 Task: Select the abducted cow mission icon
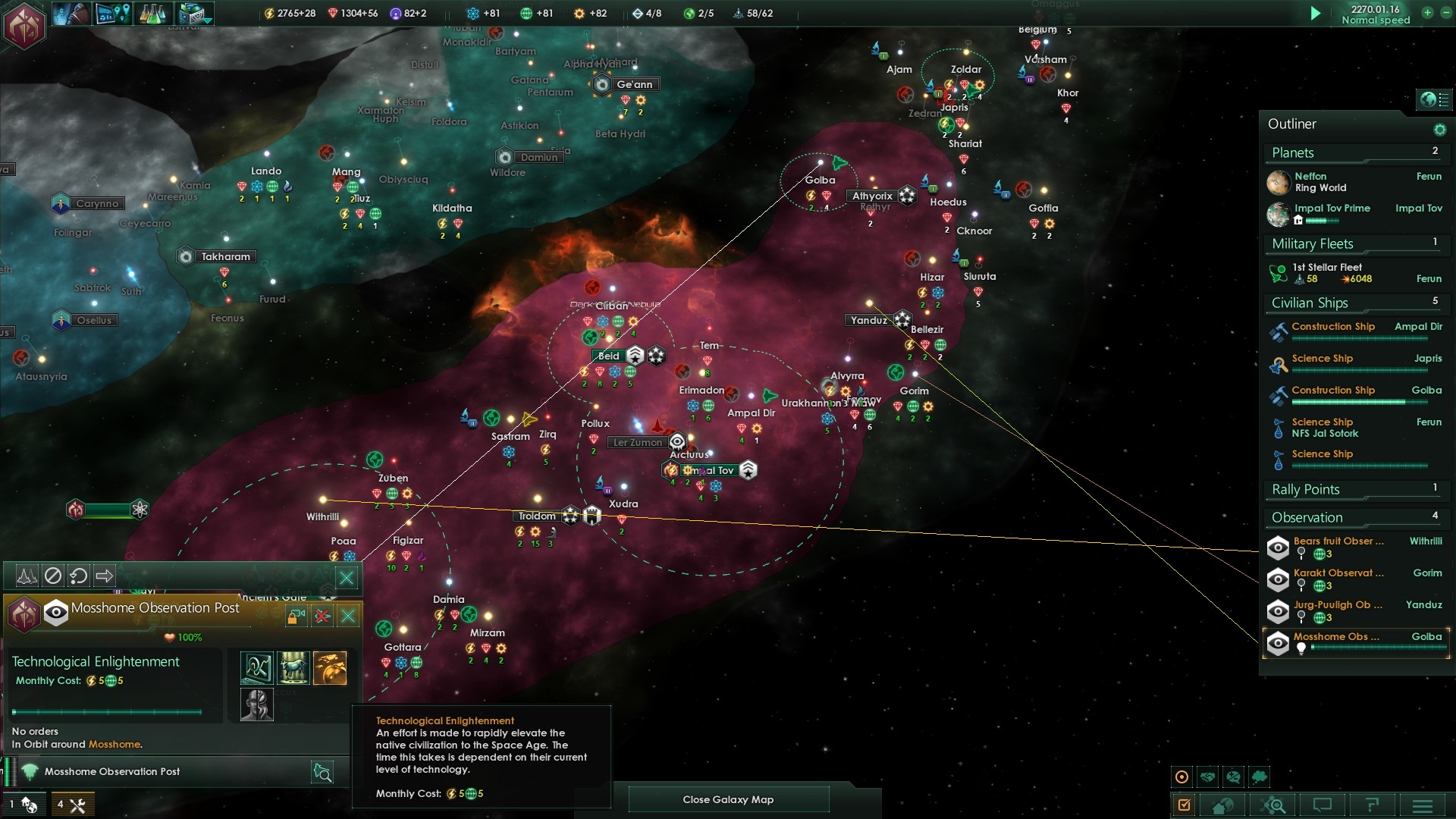coord(293,668)
